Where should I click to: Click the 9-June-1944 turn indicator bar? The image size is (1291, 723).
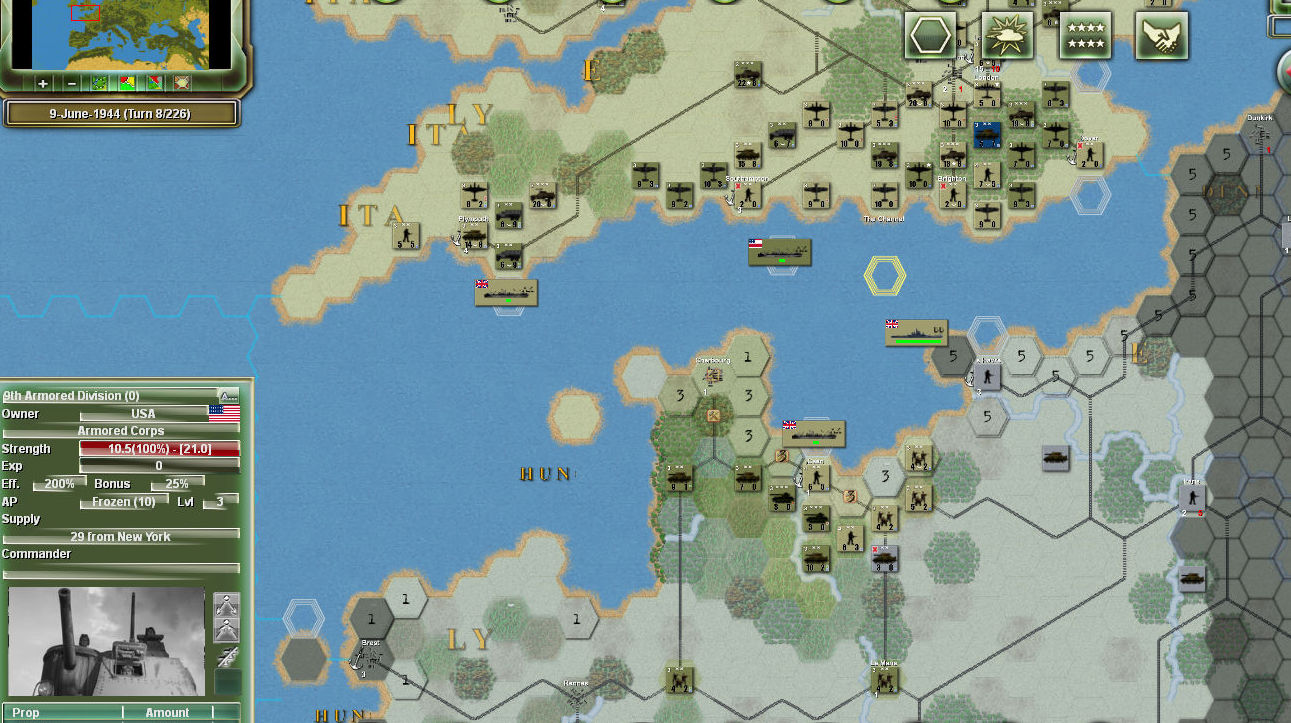point(120,113)
